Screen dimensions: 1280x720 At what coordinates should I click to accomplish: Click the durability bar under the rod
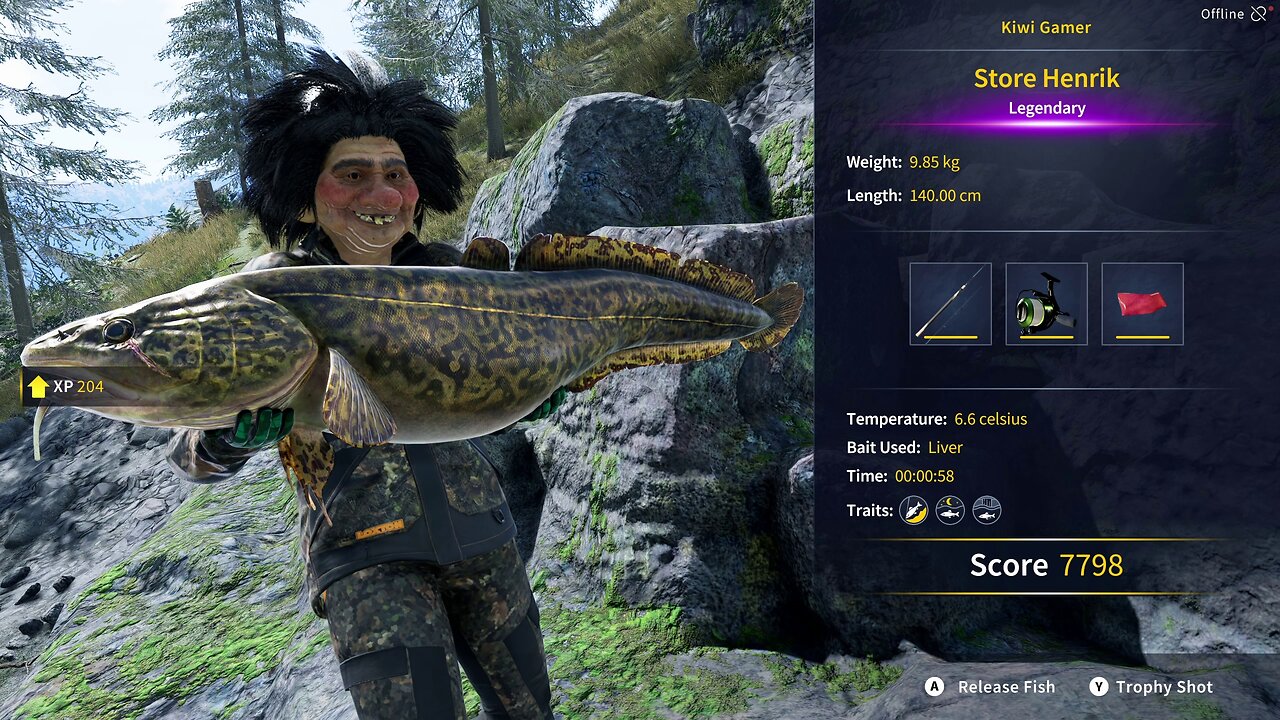948,339
